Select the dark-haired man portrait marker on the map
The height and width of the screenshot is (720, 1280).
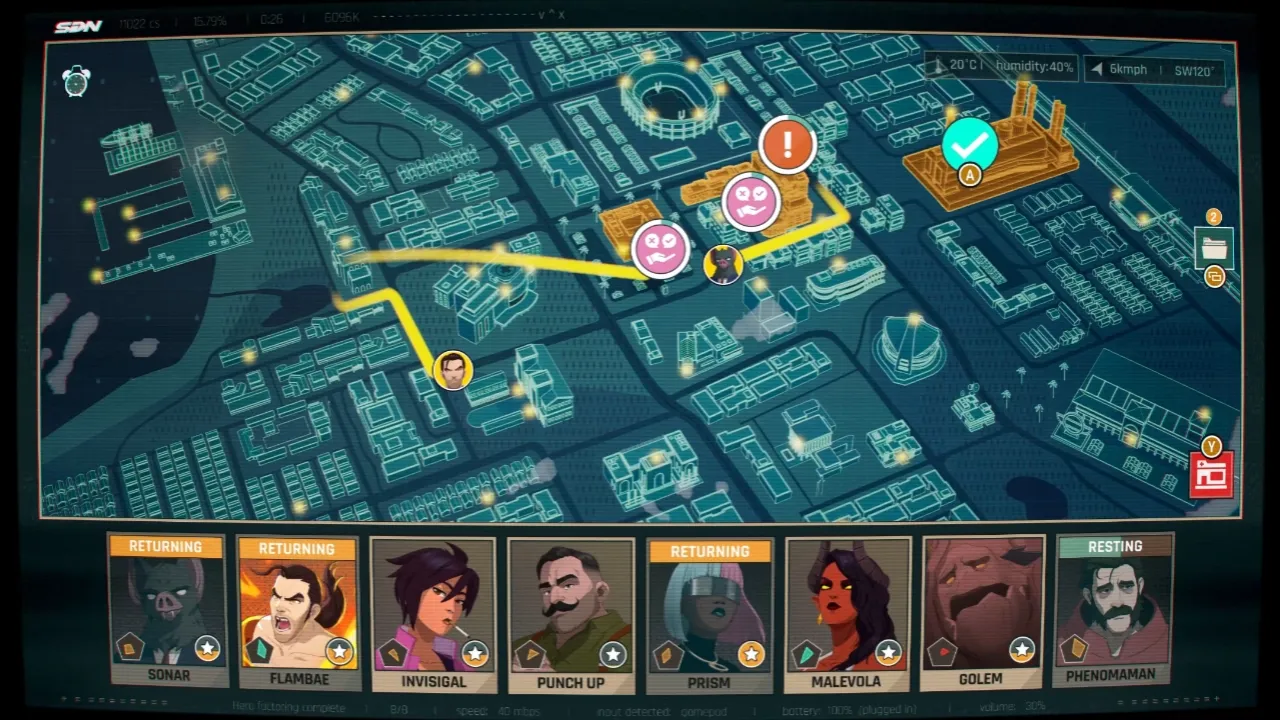(453, 370)
